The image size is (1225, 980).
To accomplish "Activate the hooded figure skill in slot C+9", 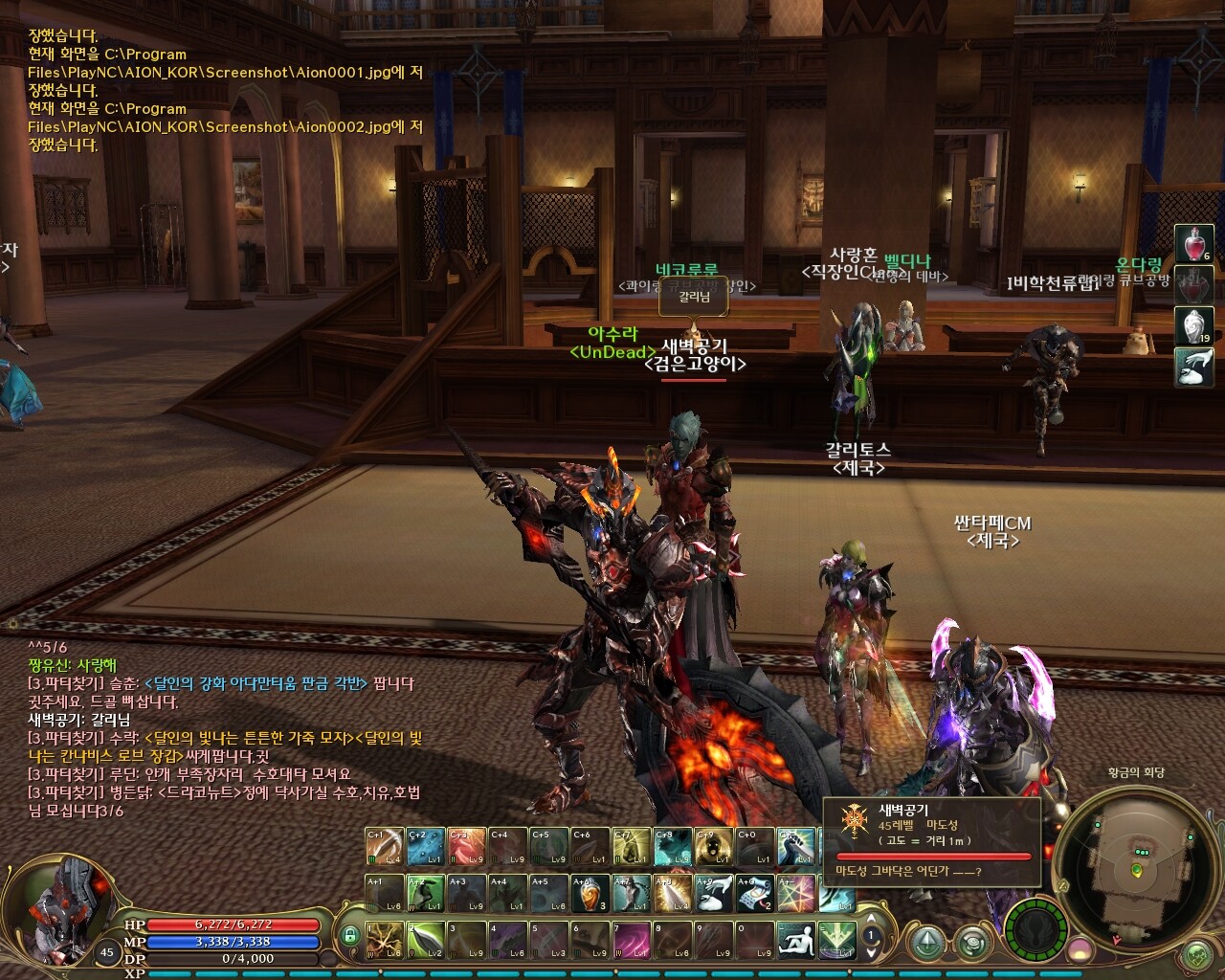I will click(714, 846).
